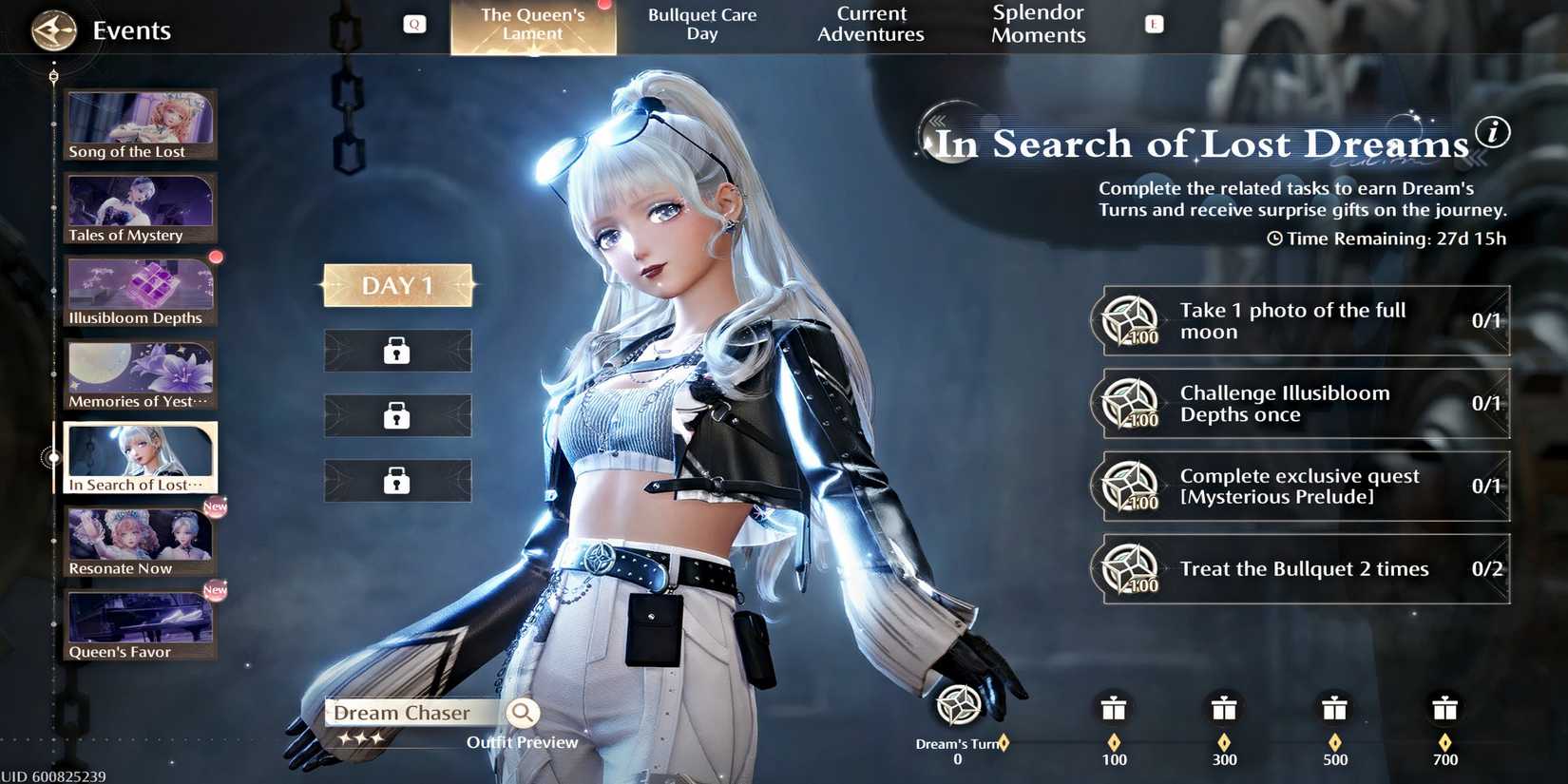Click the DAY 1 banner
The height and width of the screenshot is (784, 1568).
pyautogui.click(x=397, y=284)
